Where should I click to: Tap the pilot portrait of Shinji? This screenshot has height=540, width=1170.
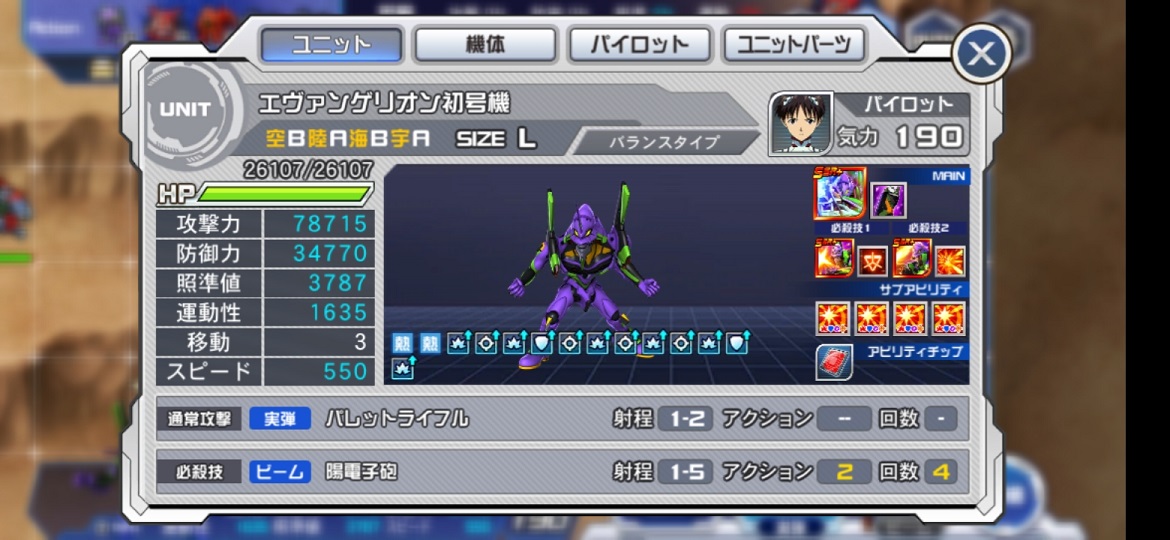click(800, 123)
